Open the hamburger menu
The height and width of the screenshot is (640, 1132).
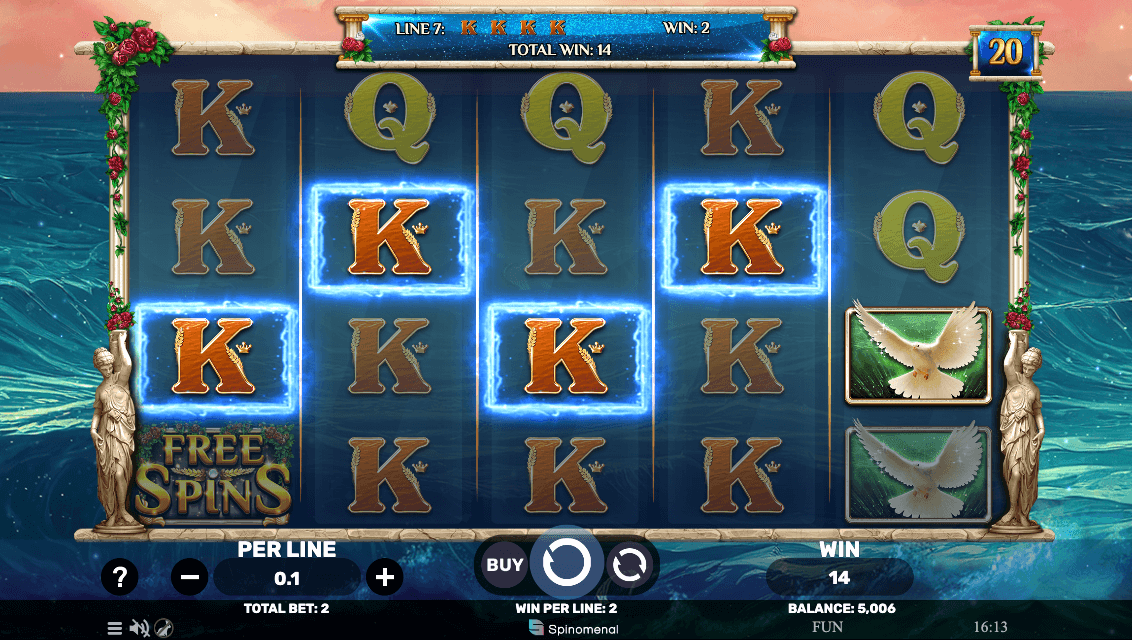[x=115, y=628]
